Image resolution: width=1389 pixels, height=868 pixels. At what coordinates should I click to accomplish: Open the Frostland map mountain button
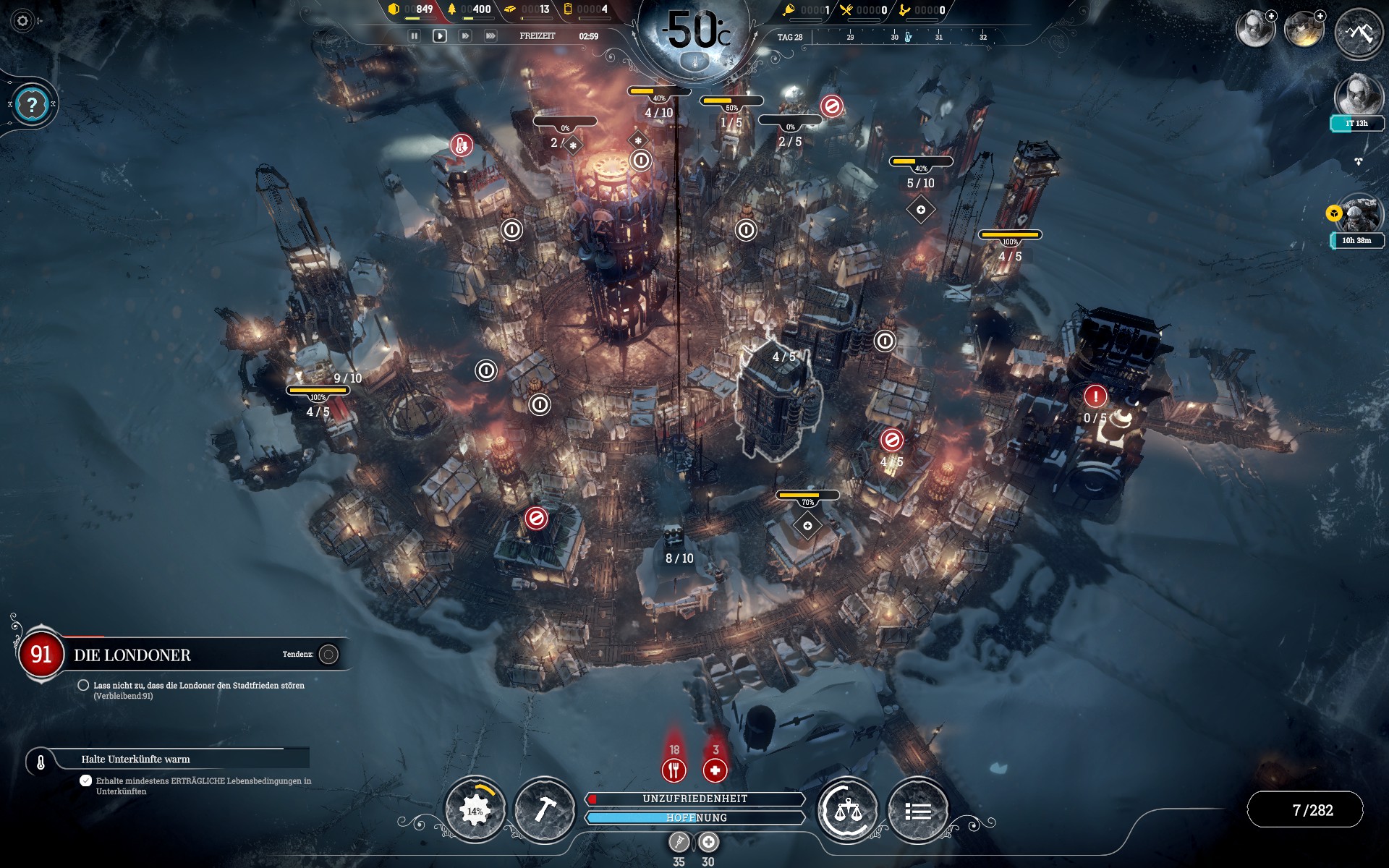[x=1359, y=33]
